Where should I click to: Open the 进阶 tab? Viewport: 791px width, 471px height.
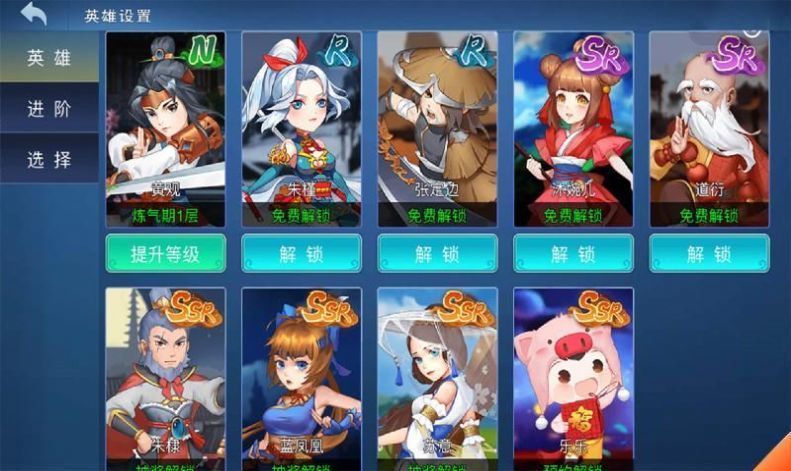tap(49, 109)
